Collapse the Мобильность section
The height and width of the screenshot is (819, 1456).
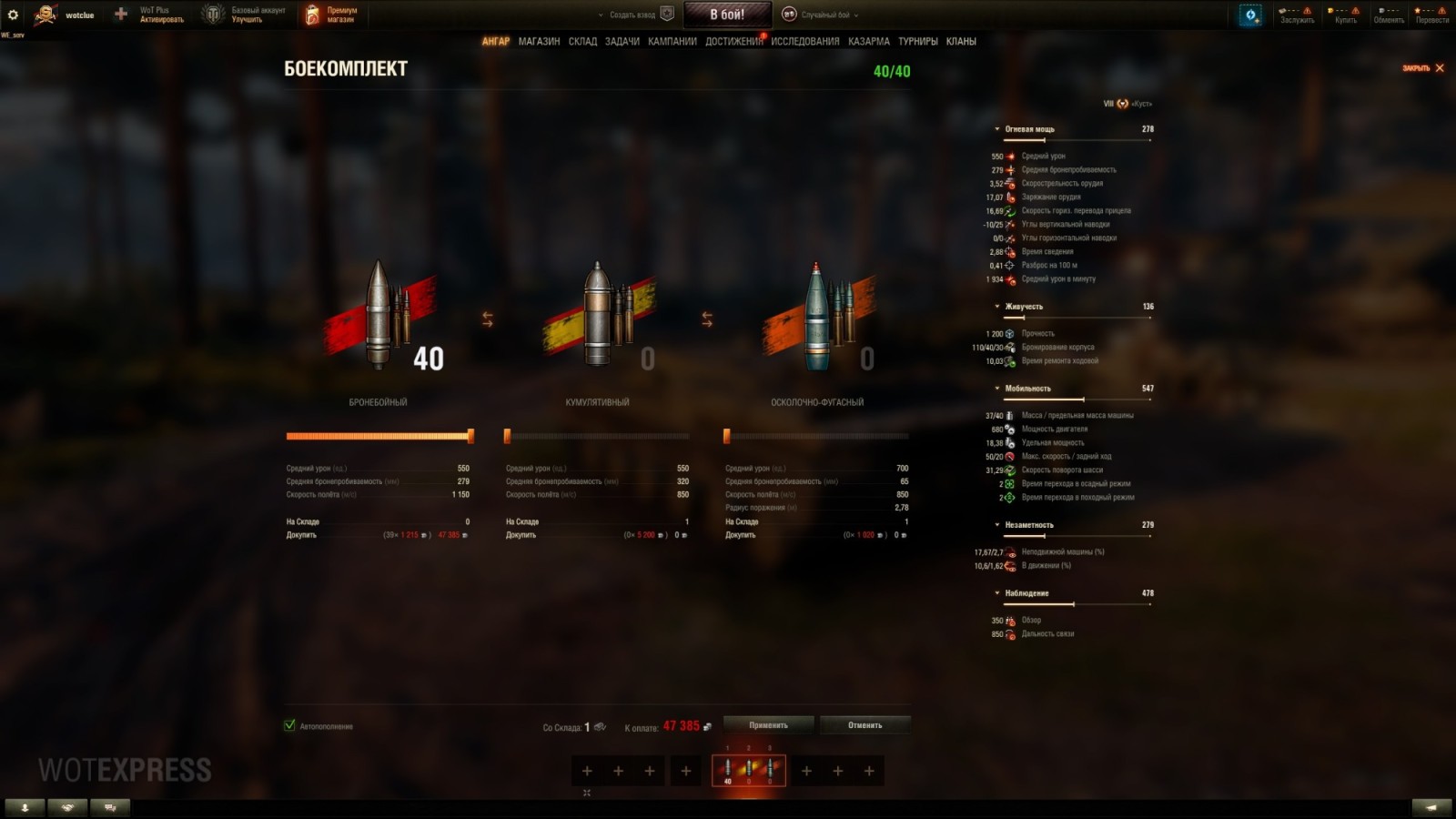[x=998, y=388]
